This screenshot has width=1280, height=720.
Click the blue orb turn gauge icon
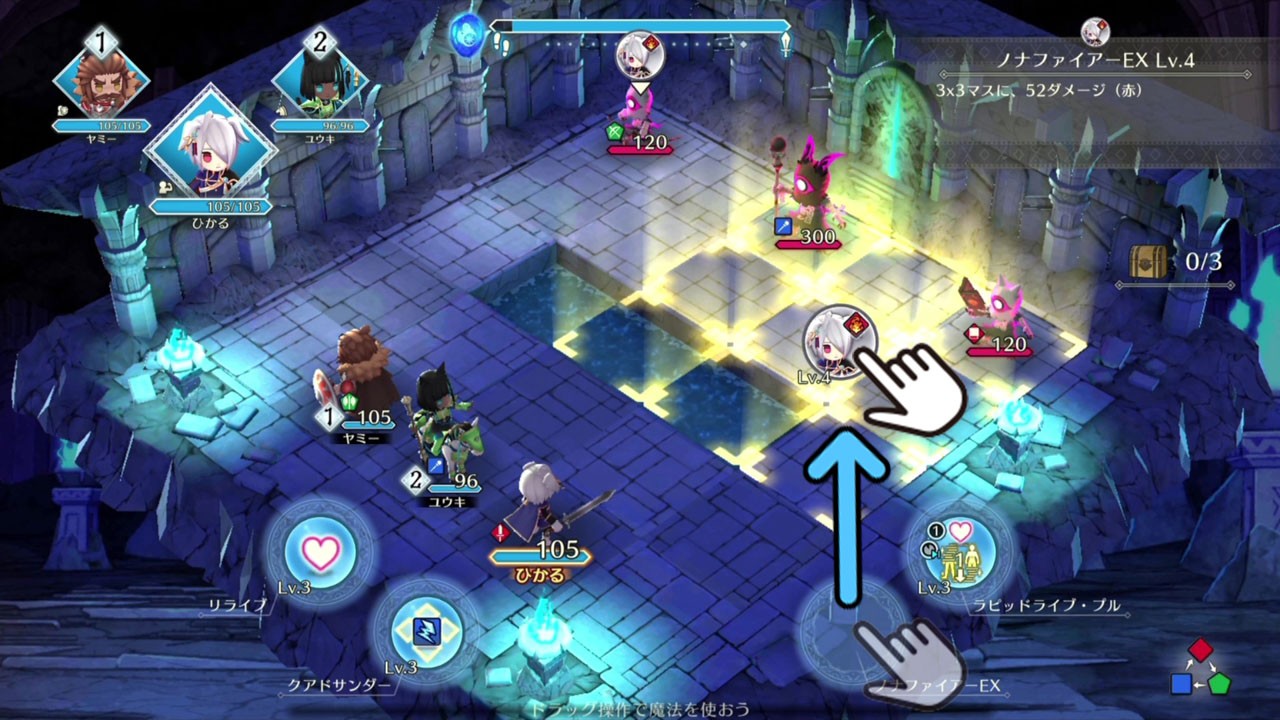[x=467, y=32]
